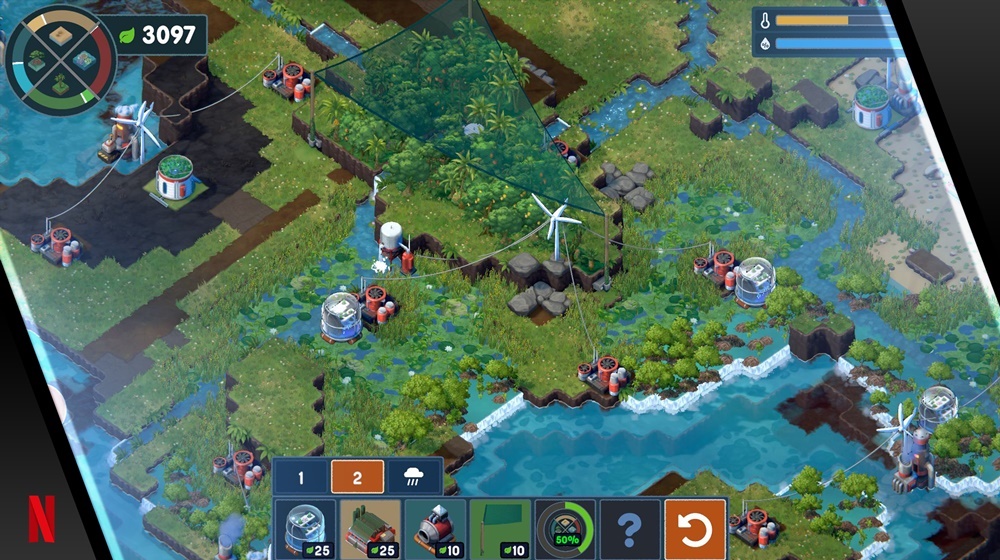Select the green canopy flag building

pos(499,529)
